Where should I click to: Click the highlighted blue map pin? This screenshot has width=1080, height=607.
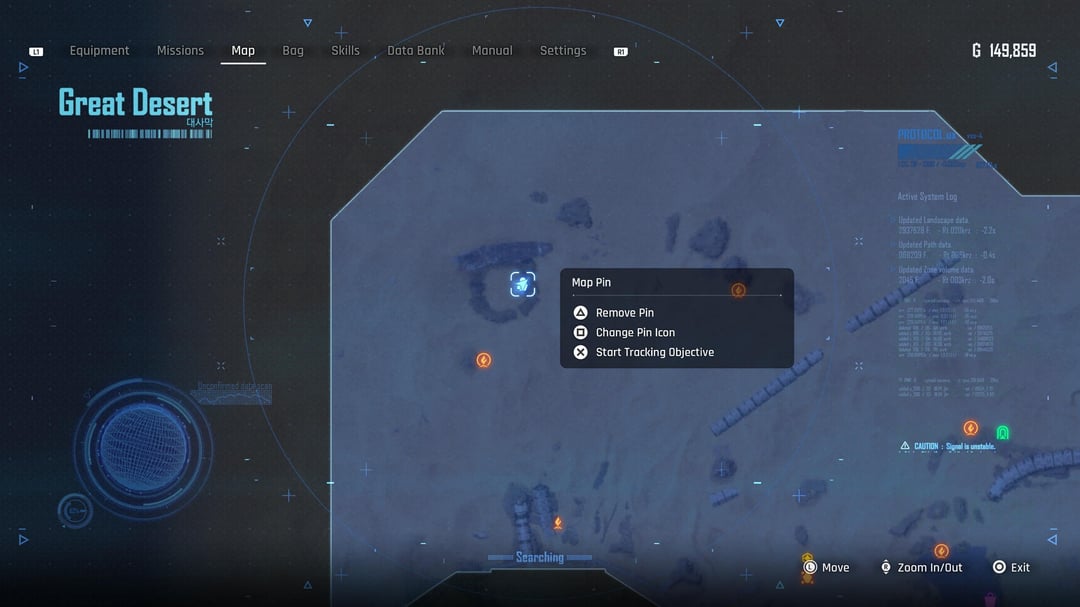coord(522,285)
